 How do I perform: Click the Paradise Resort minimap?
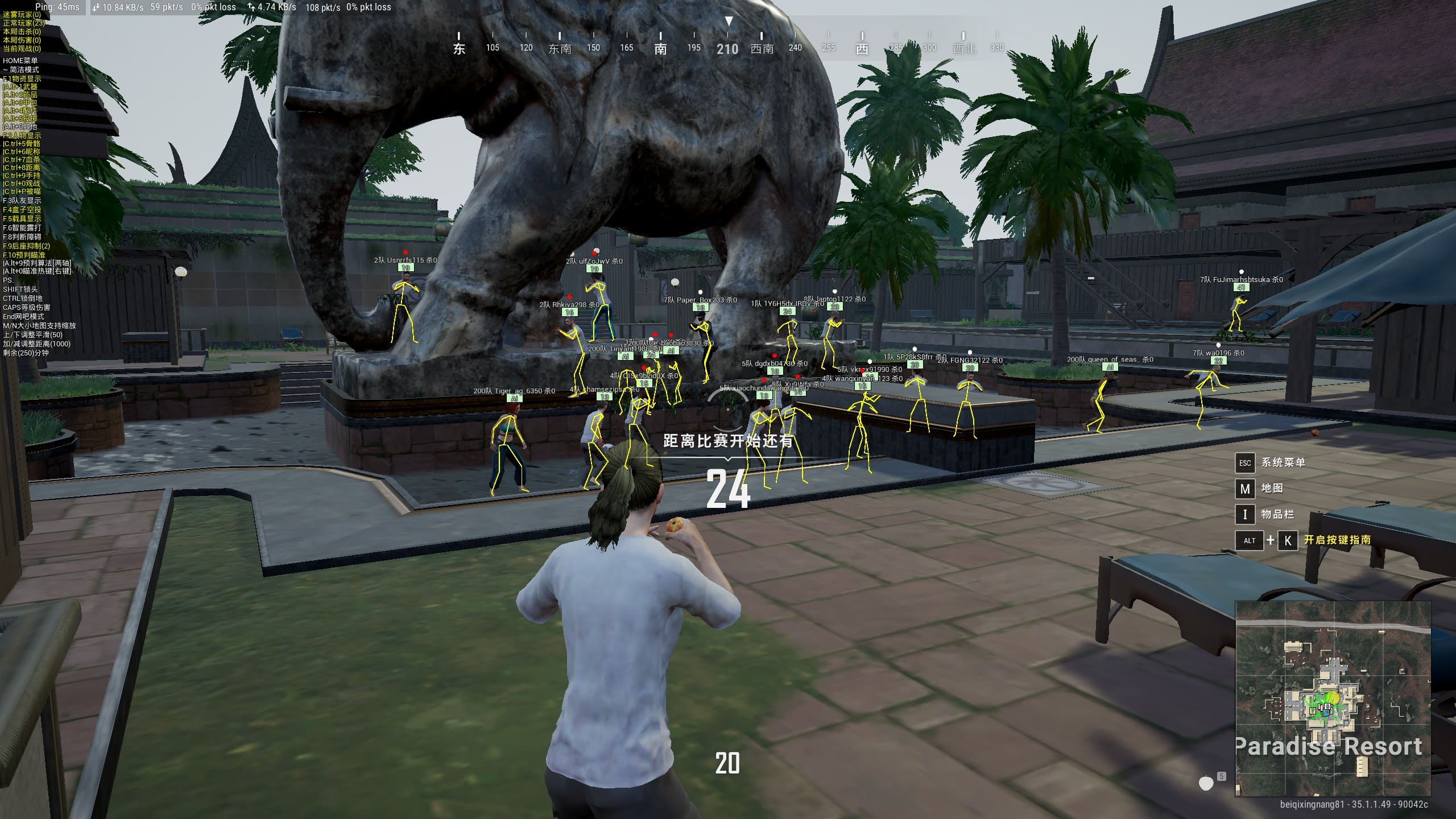1333,698
